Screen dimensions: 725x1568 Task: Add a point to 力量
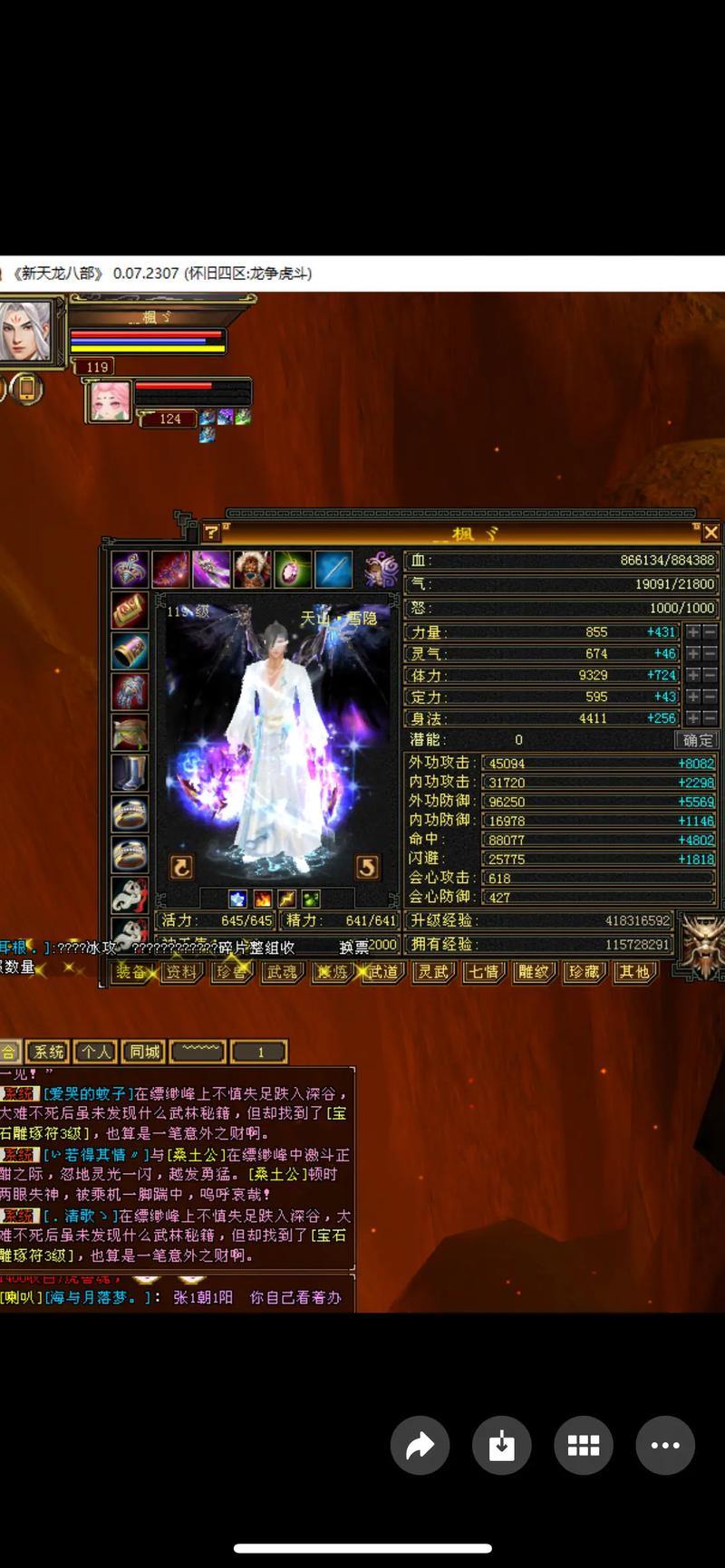(x=693, y=632)
